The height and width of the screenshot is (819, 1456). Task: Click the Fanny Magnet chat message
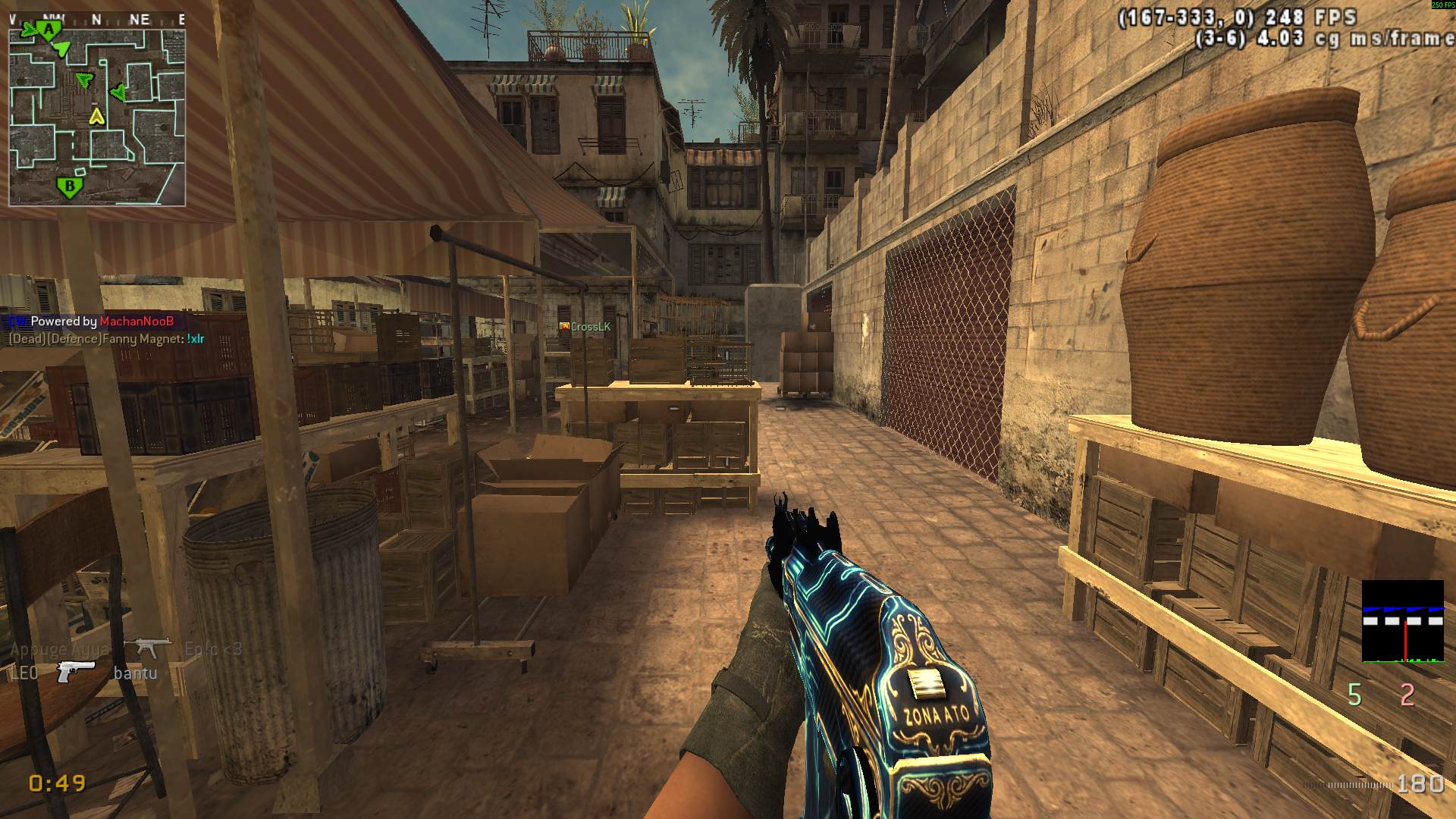[106, 339]
